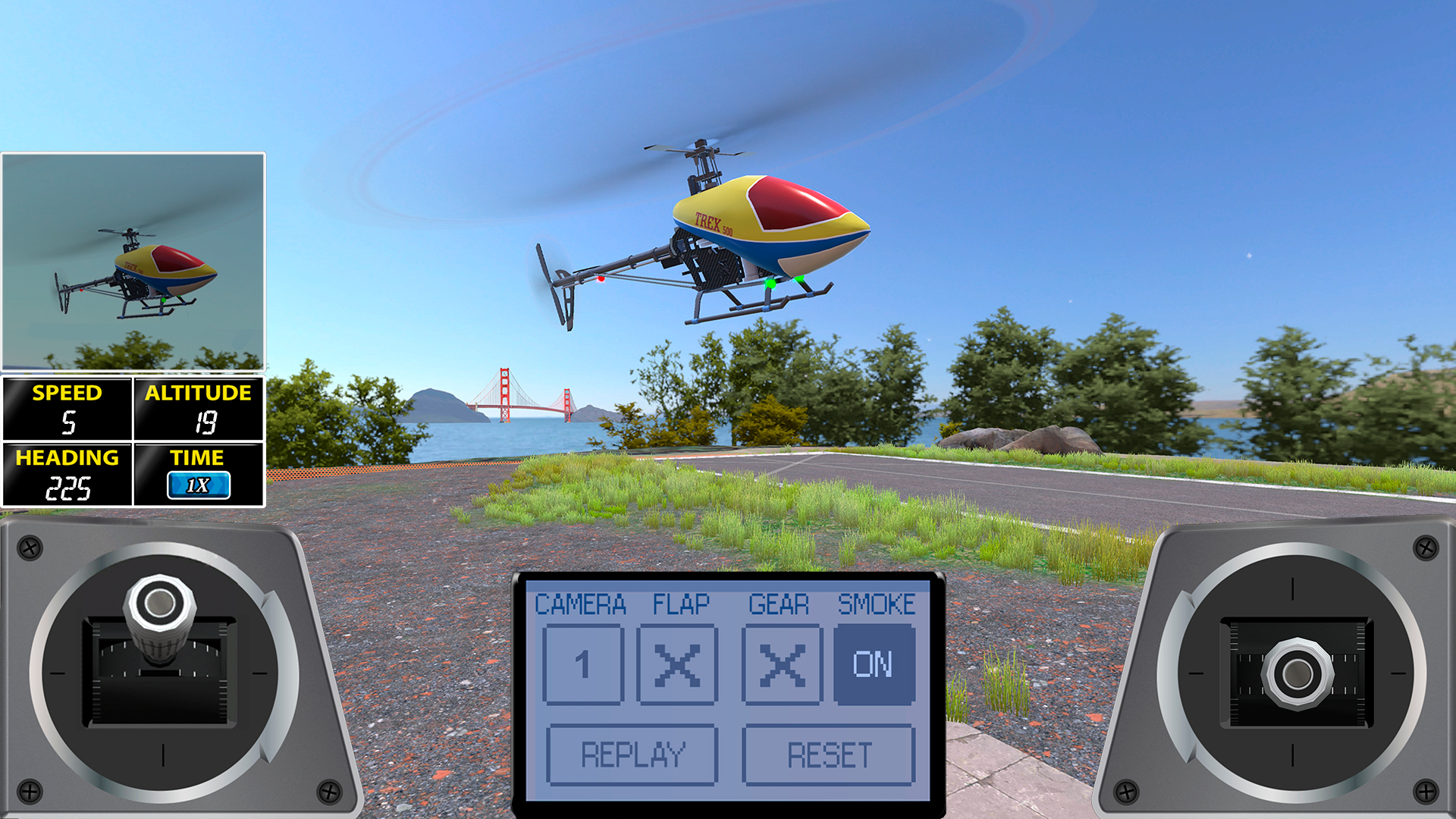The height and width of the screenshot is (819, 1456).
Task: Open the 1X time speed selector
Action: tap(199, 486)
